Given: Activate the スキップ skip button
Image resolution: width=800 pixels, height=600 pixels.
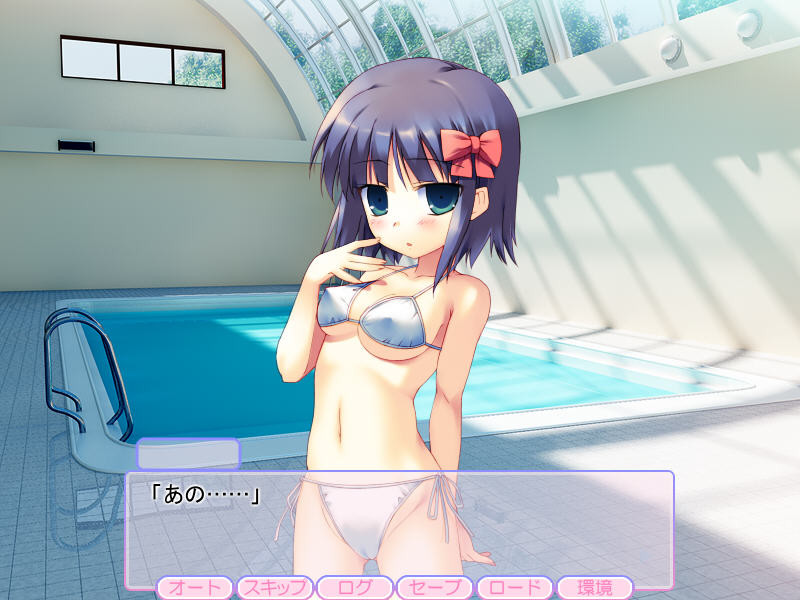Looking at the screenshot, I should click(x=274, y=588).
